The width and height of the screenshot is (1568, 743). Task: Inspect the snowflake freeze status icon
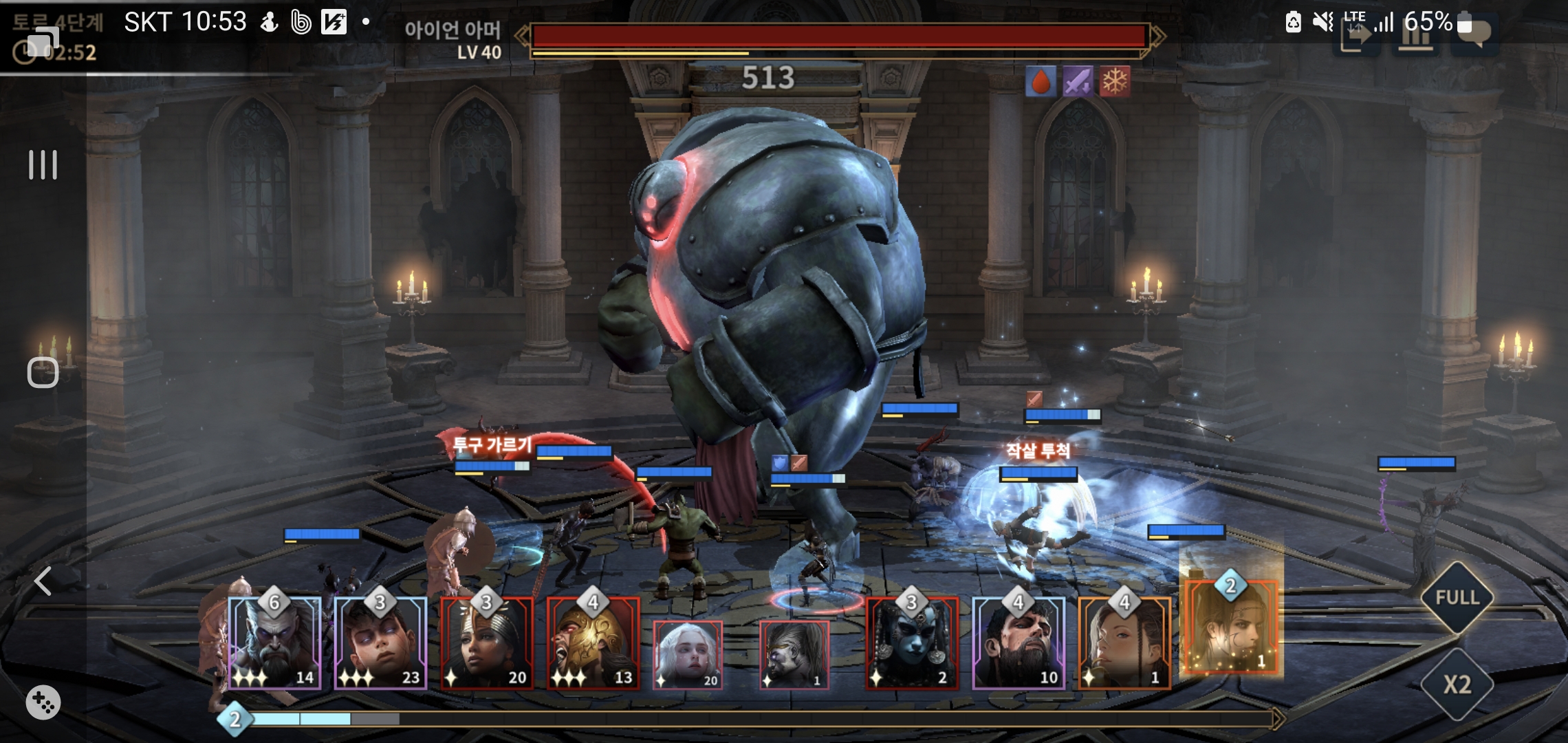tap(1115, 82)
